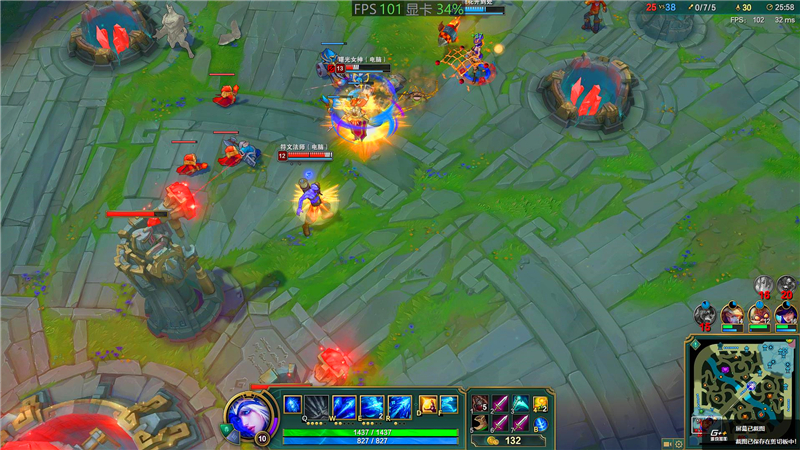Click Ashe's champion portrait

(244, 412)
